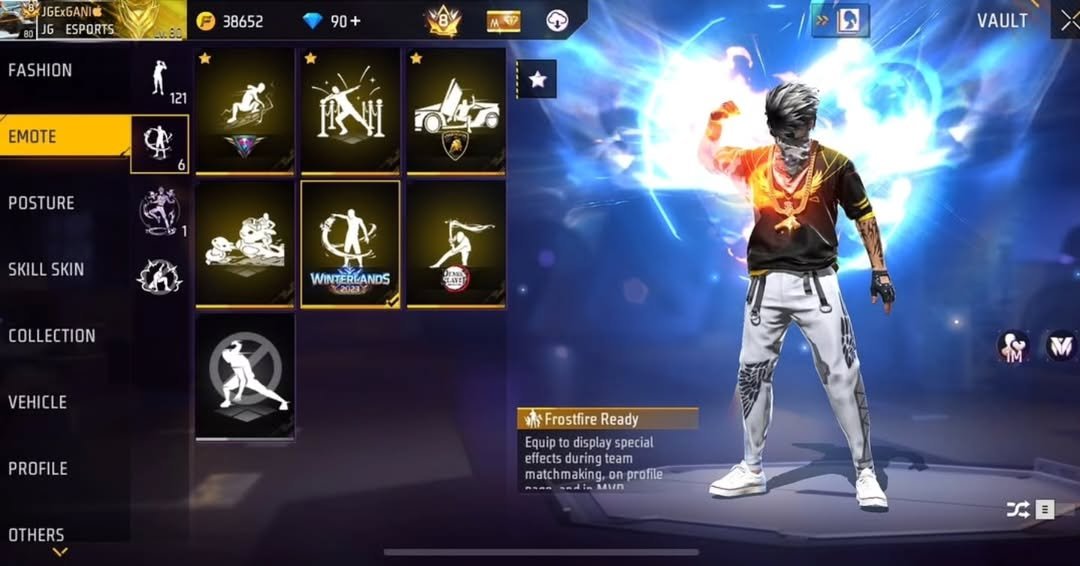Select the unequip emote slot with X
This screenshot has width=1080, height=566.
click(x=245, y=376)
